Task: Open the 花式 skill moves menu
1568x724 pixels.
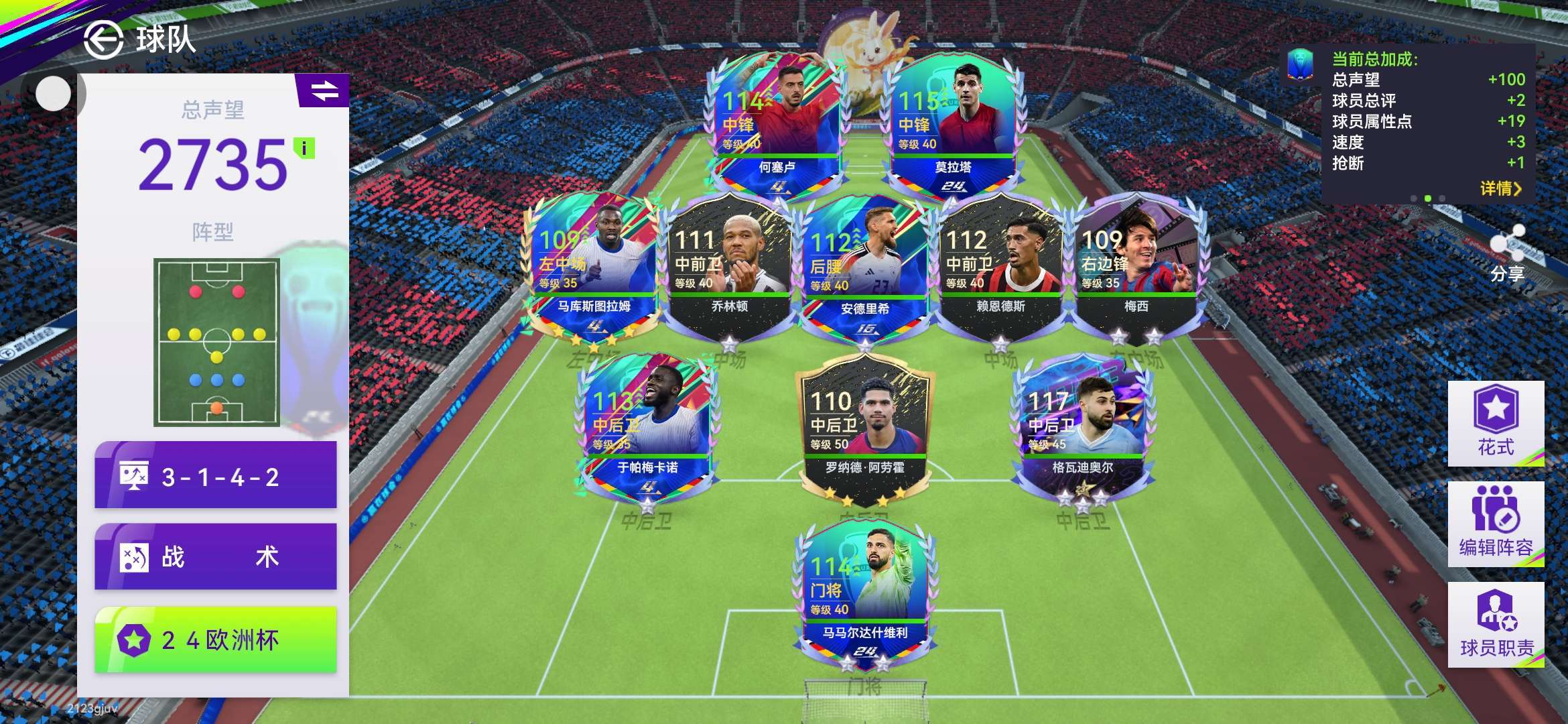Action: click(1496, 423)
